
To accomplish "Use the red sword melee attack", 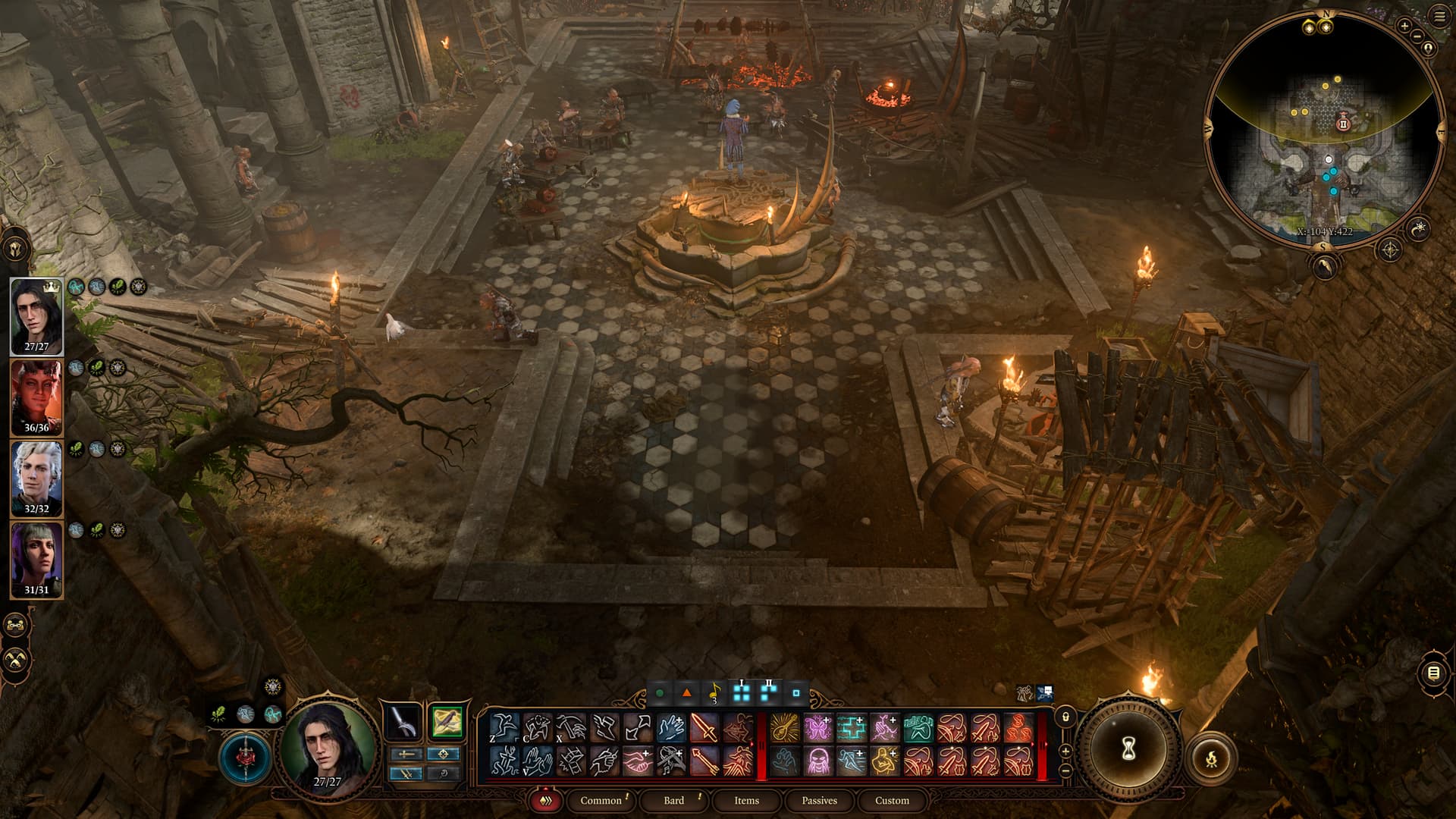I will [704, 728].
